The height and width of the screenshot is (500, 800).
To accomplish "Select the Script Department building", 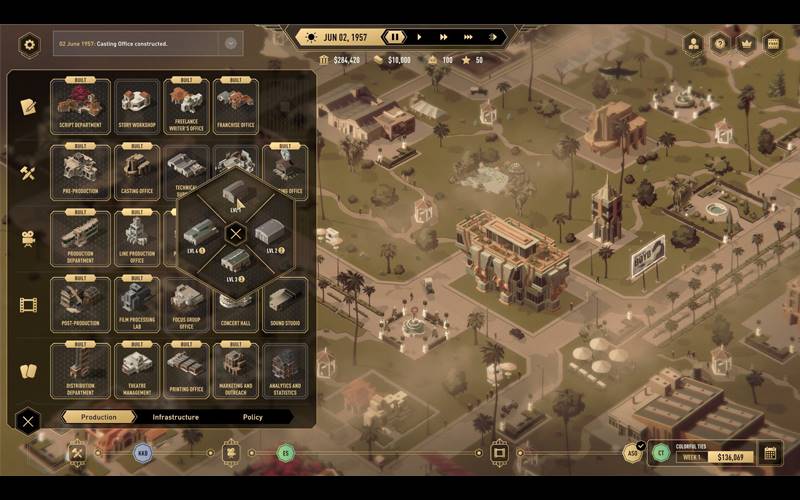I will [82, 105].
